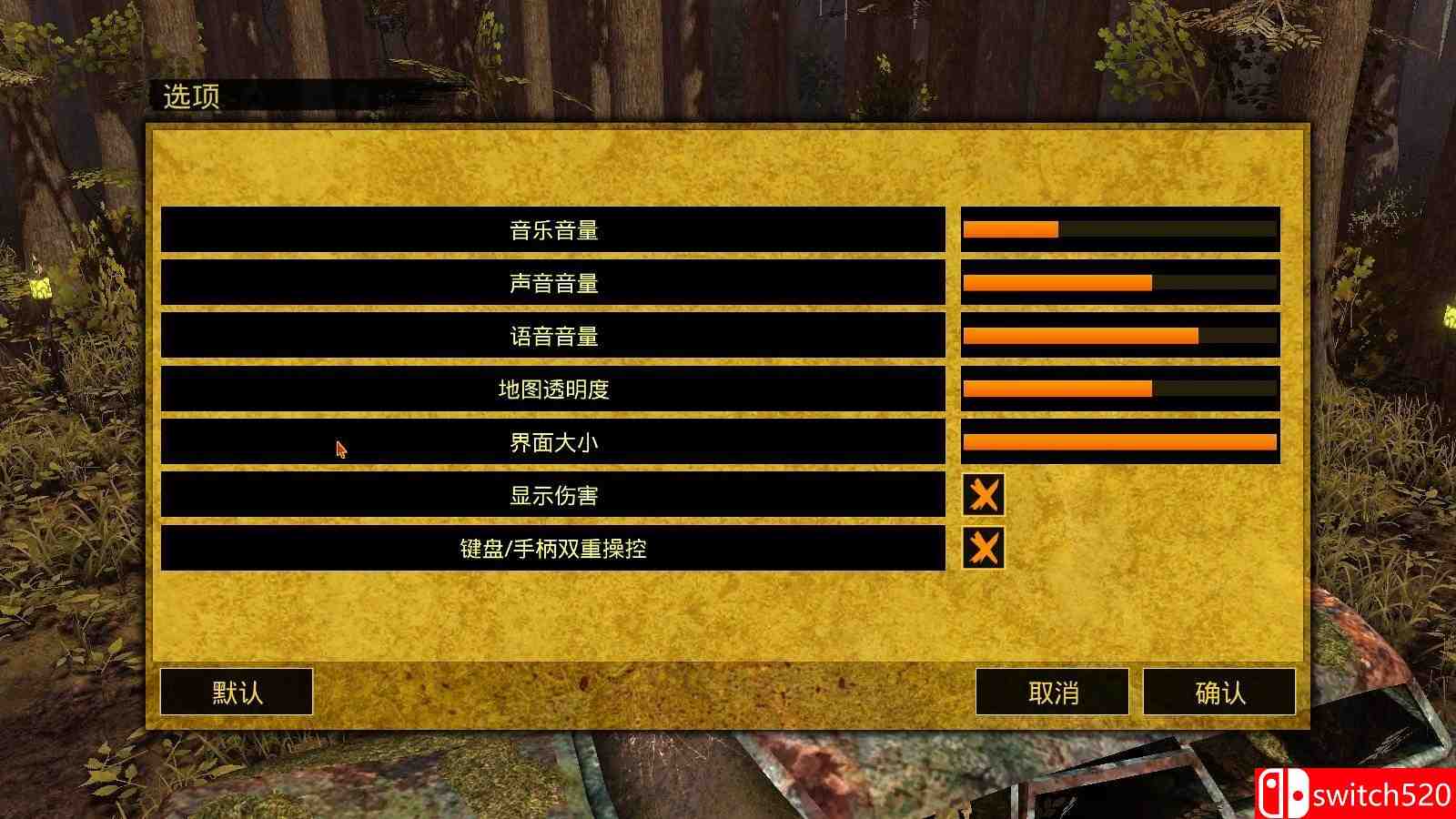Adjust the 音乐音量 music volume slider

coord(1119,227)
